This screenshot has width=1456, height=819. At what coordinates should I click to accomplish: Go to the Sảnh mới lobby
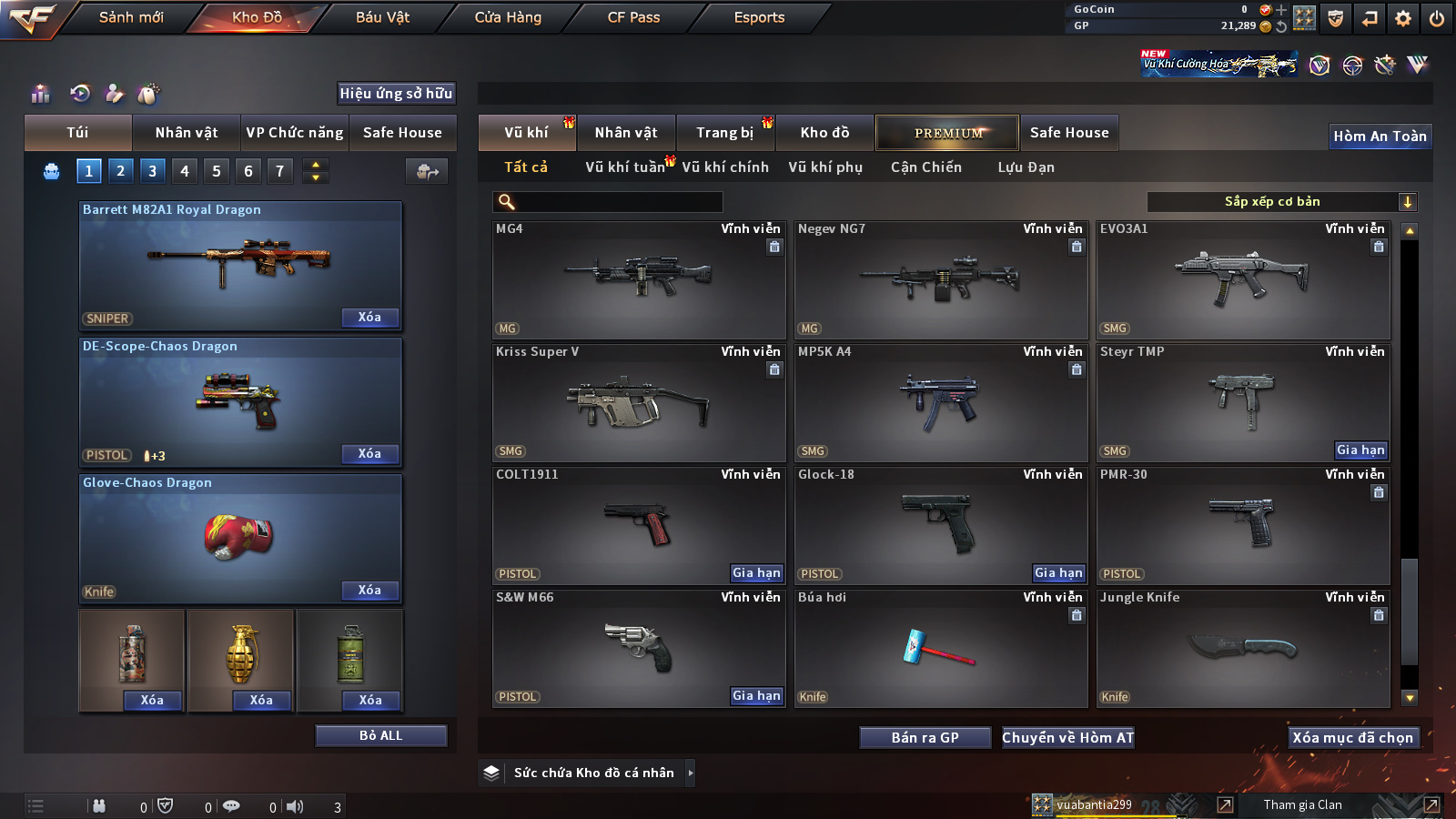tap(131, 17)
